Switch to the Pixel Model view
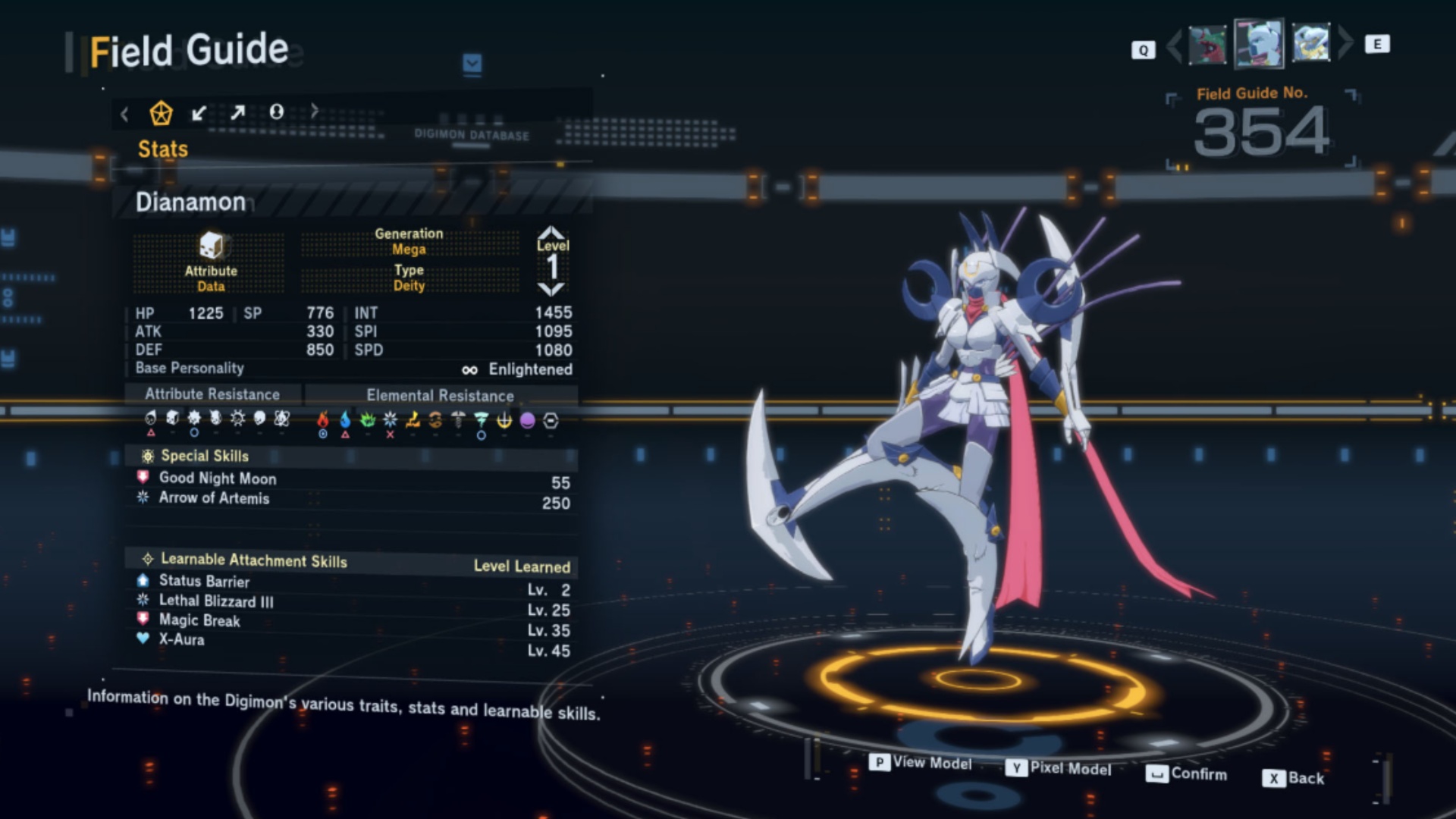 point(1060,768)
